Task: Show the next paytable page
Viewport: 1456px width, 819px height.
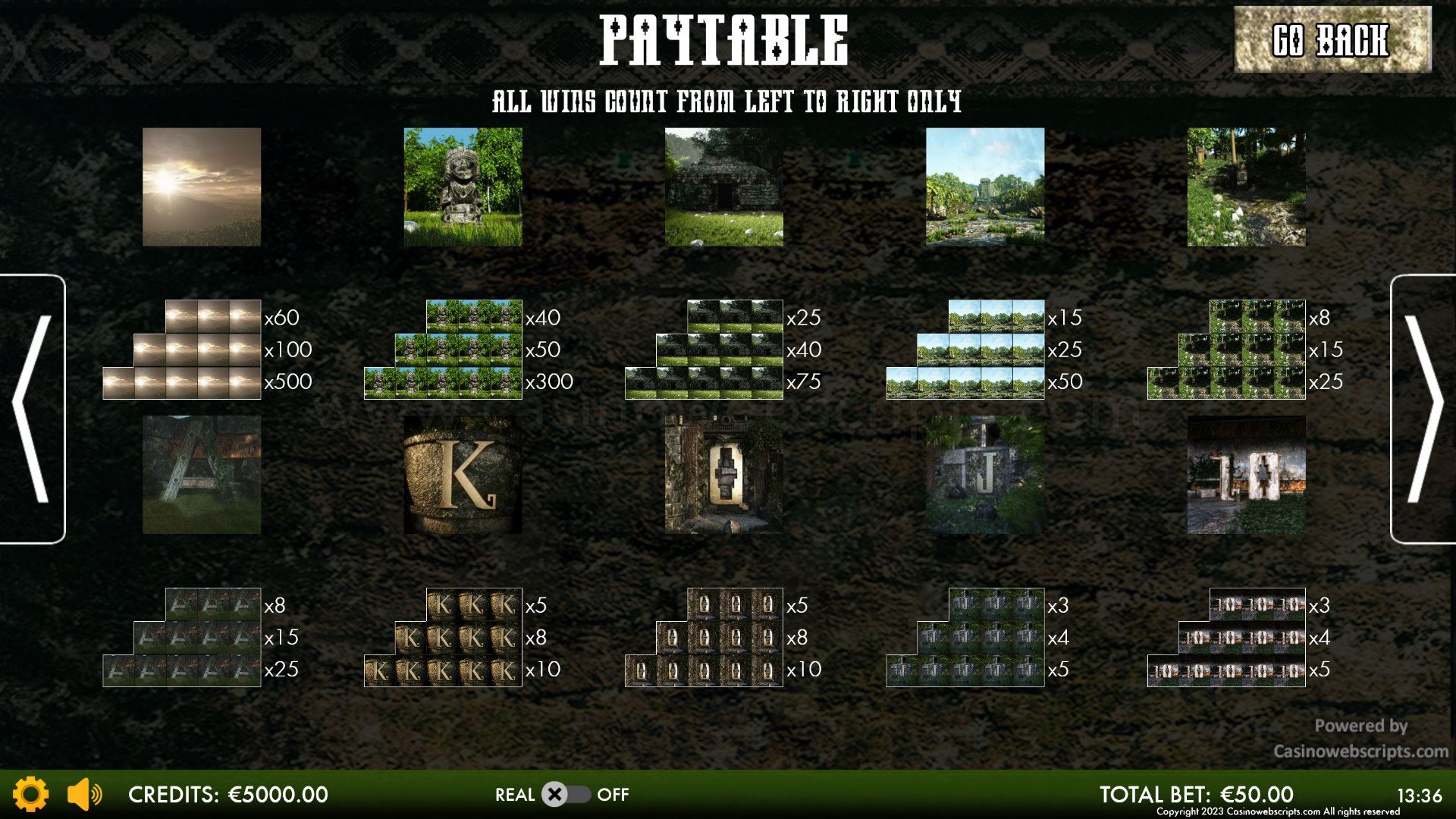Action: tap(1423, 409)
